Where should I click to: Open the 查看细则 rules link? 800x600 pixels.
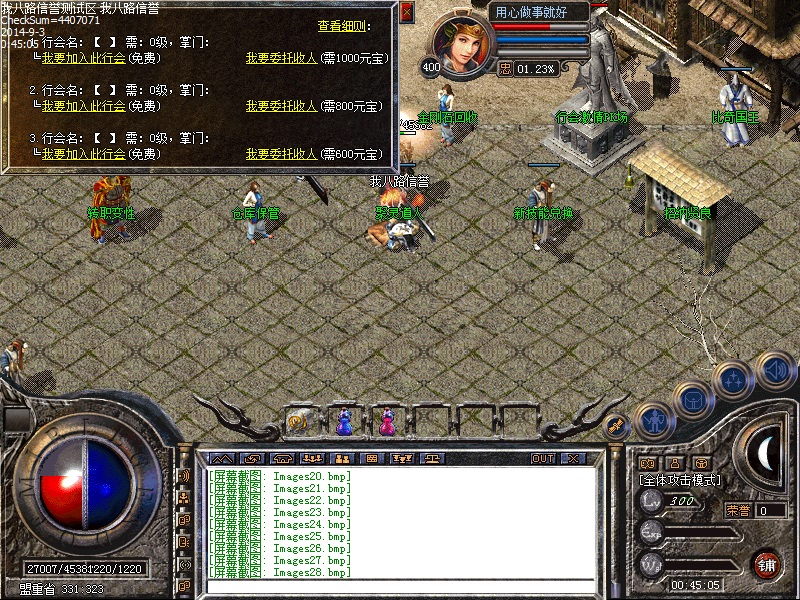[343, 26]
